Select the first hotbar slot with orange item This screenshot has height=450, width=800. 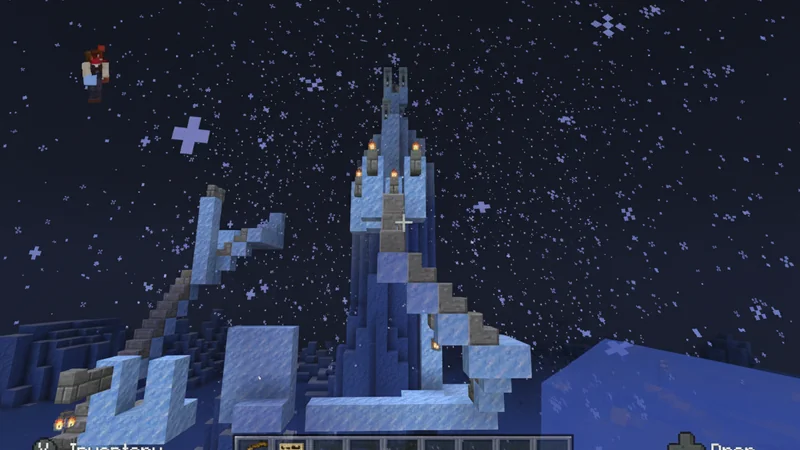255,443
